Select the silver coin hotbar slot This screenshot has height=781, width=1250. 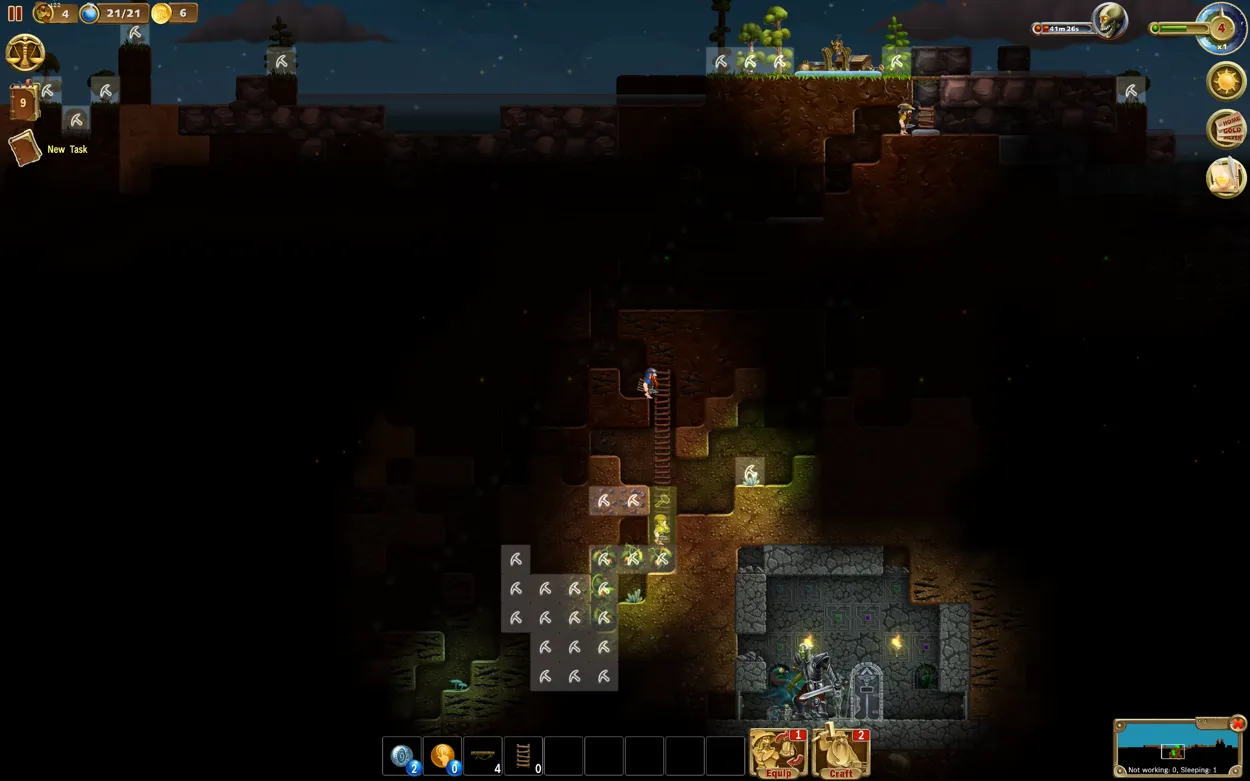coord(402,756)
